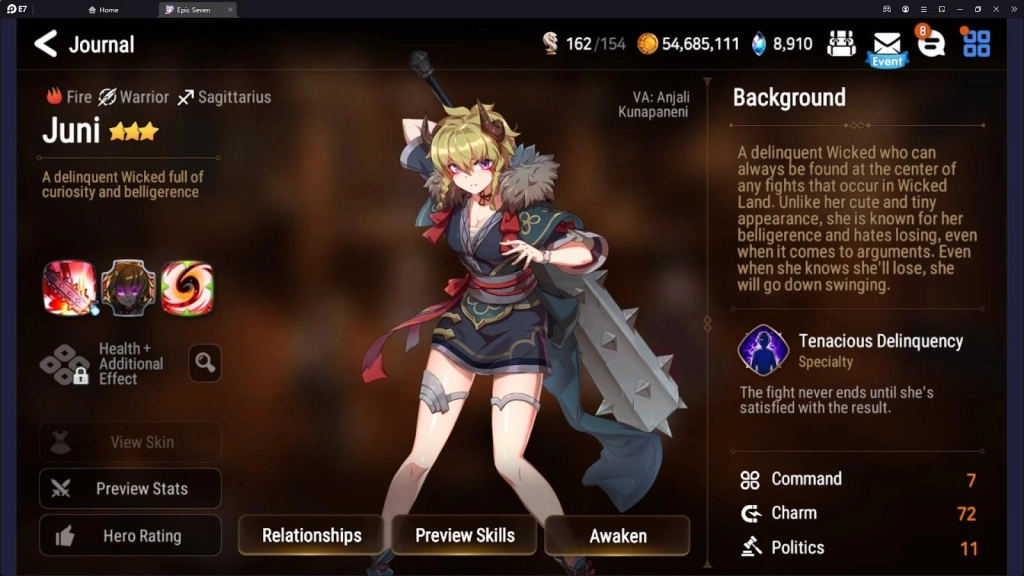The image size is (1024, 576).
Task: View the Hero Rating
Action: click(x=130, y=536)
